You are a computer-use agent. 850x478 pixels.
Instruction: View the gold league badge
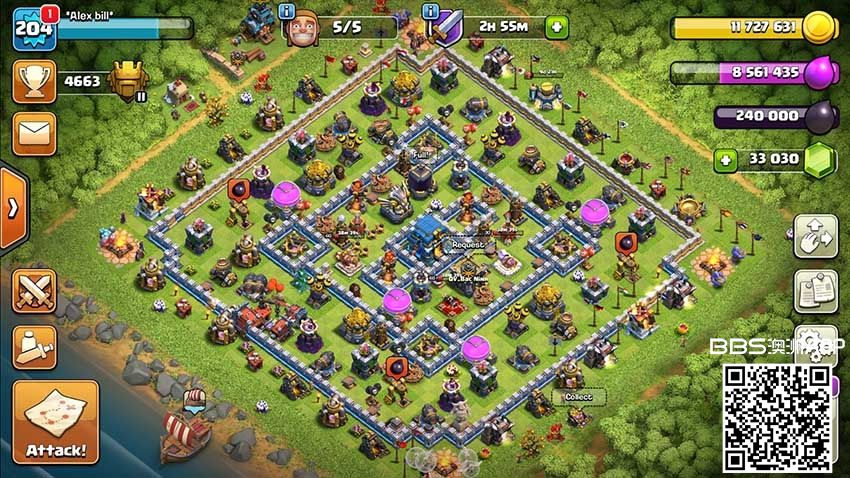pos(128,81)
